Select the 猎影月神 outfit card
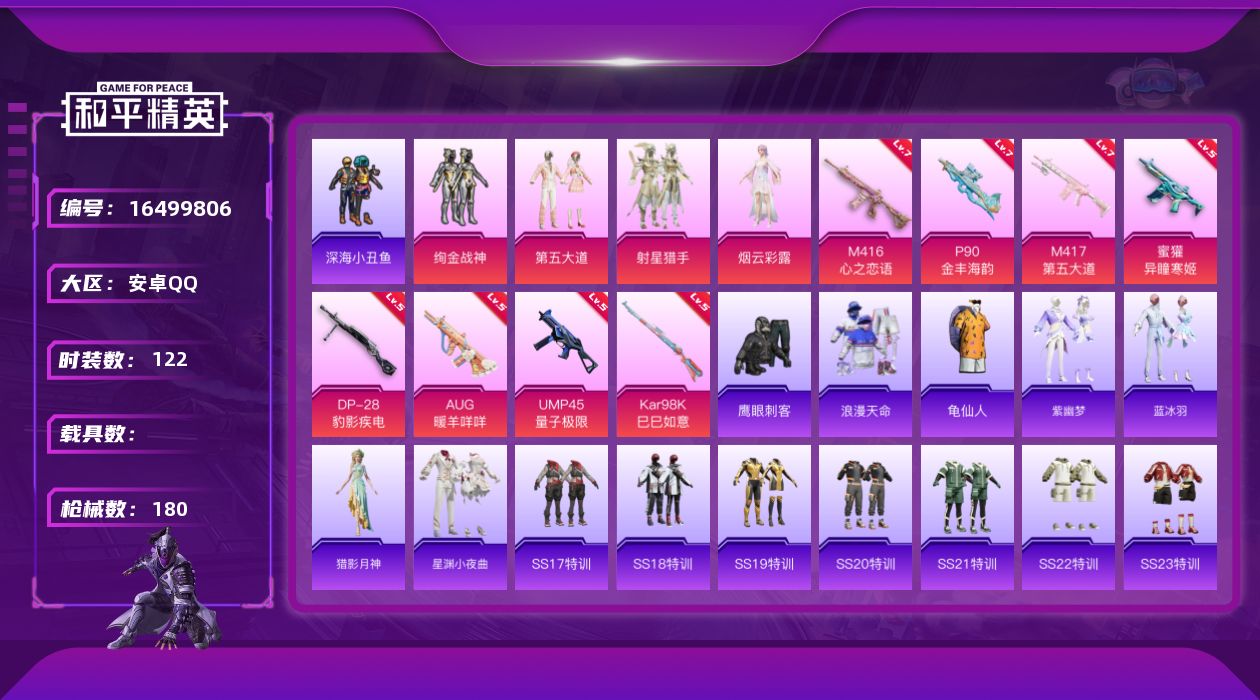The width and height of the screenshot is (1260, 700). [x=358, y=517]
